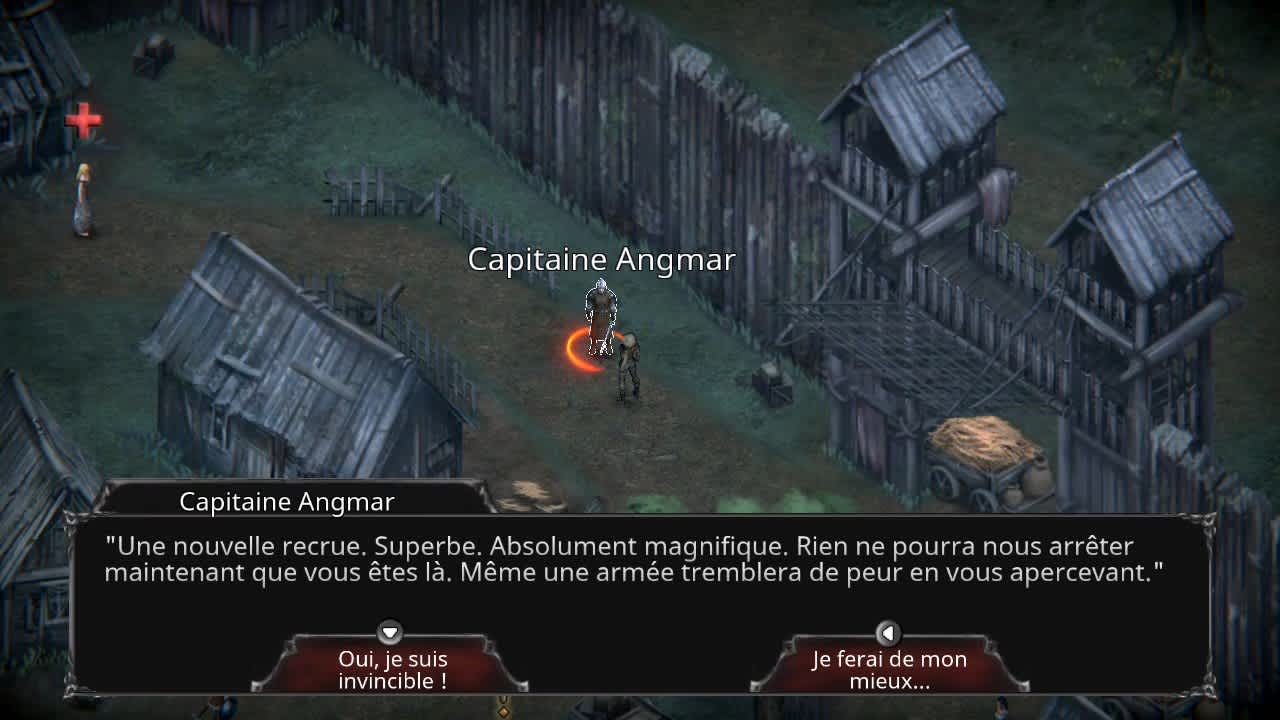Choose the dialogue reply 'Oui, je suis invincible !'

pyautogui.click(x=389, y=669)
